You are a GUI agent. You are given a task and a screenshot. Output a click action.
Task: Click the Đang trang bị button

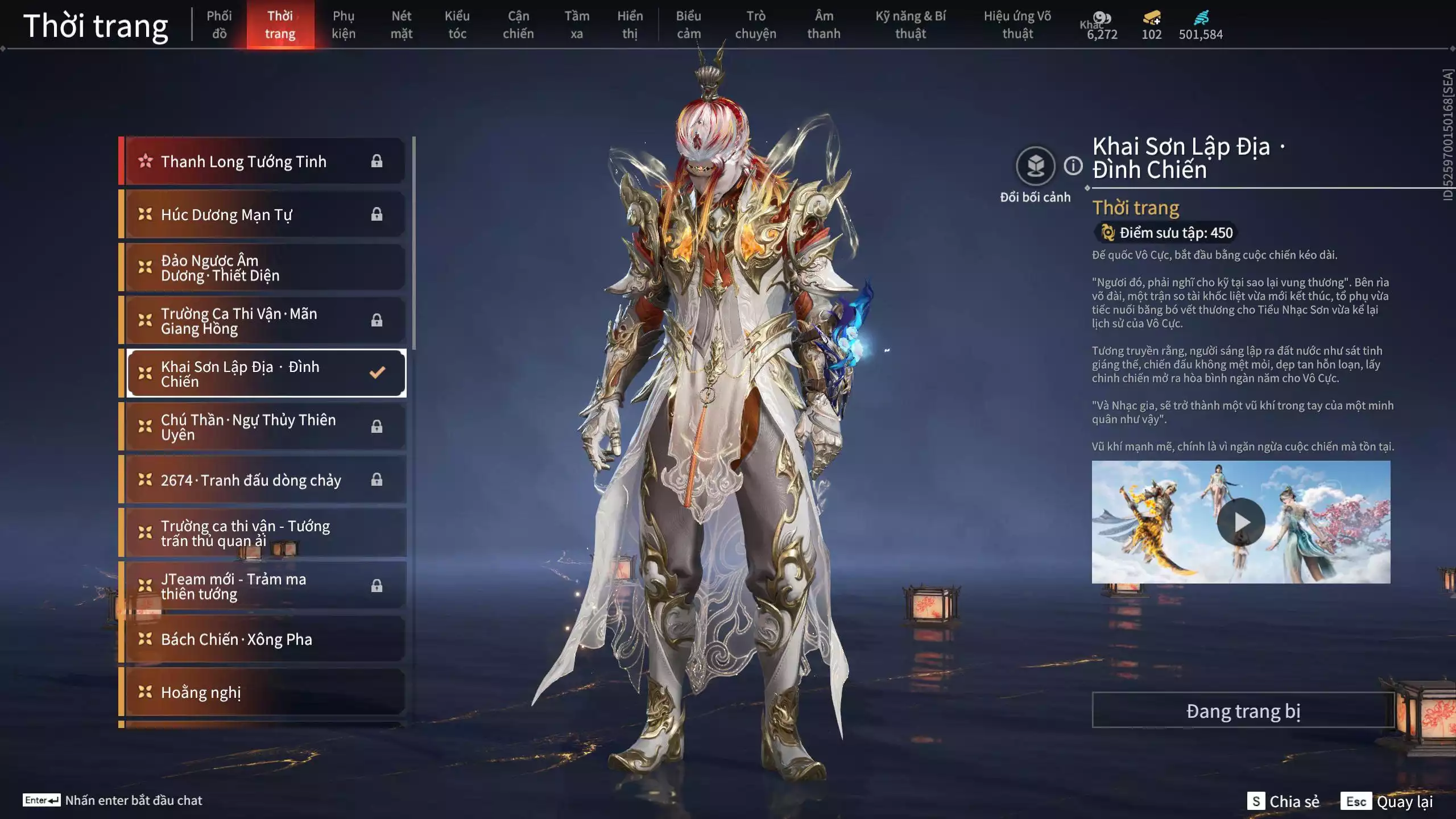click(x=1243, y=710)
